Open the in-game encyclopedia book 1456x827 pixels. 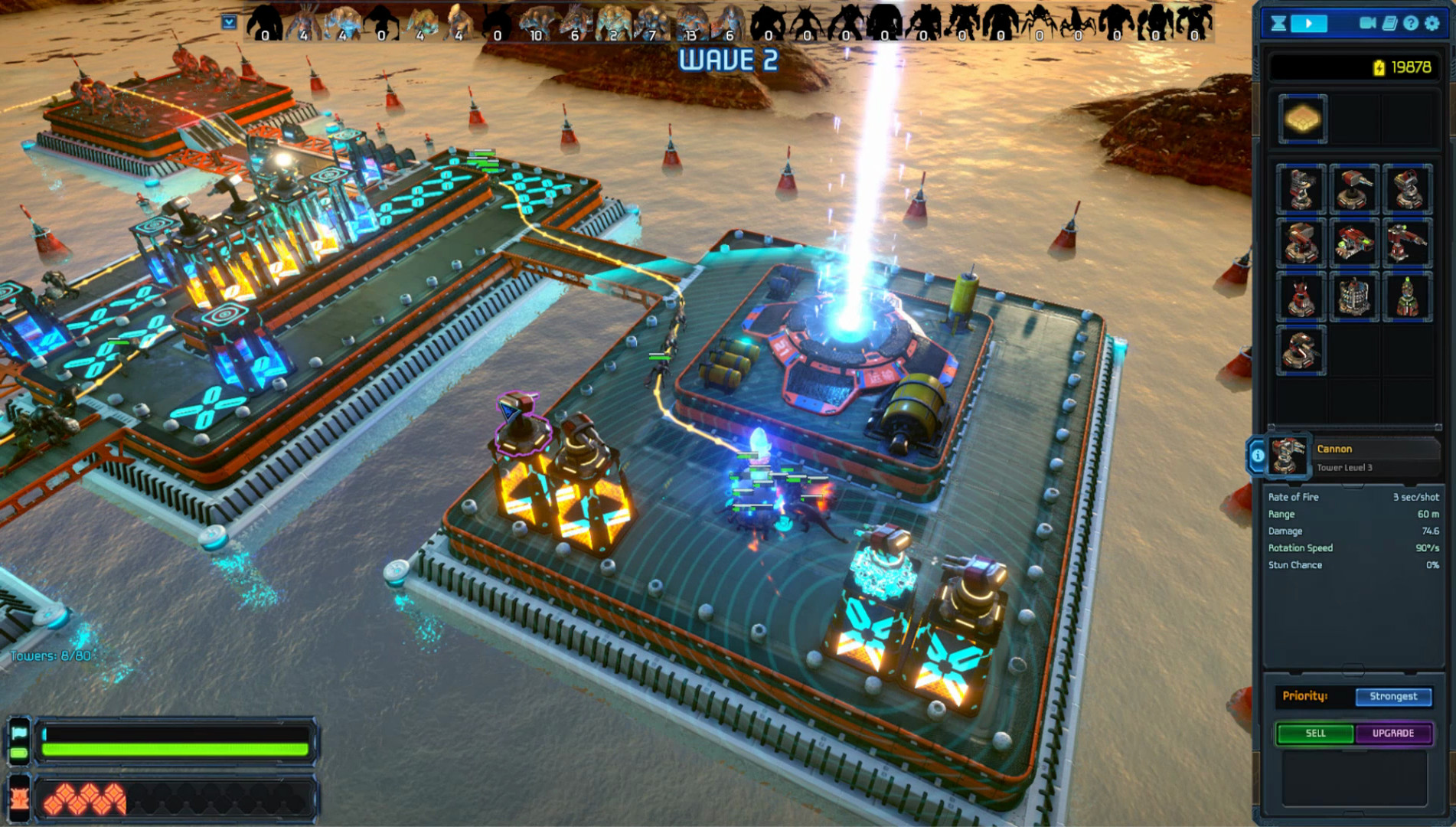point(1391,23)
